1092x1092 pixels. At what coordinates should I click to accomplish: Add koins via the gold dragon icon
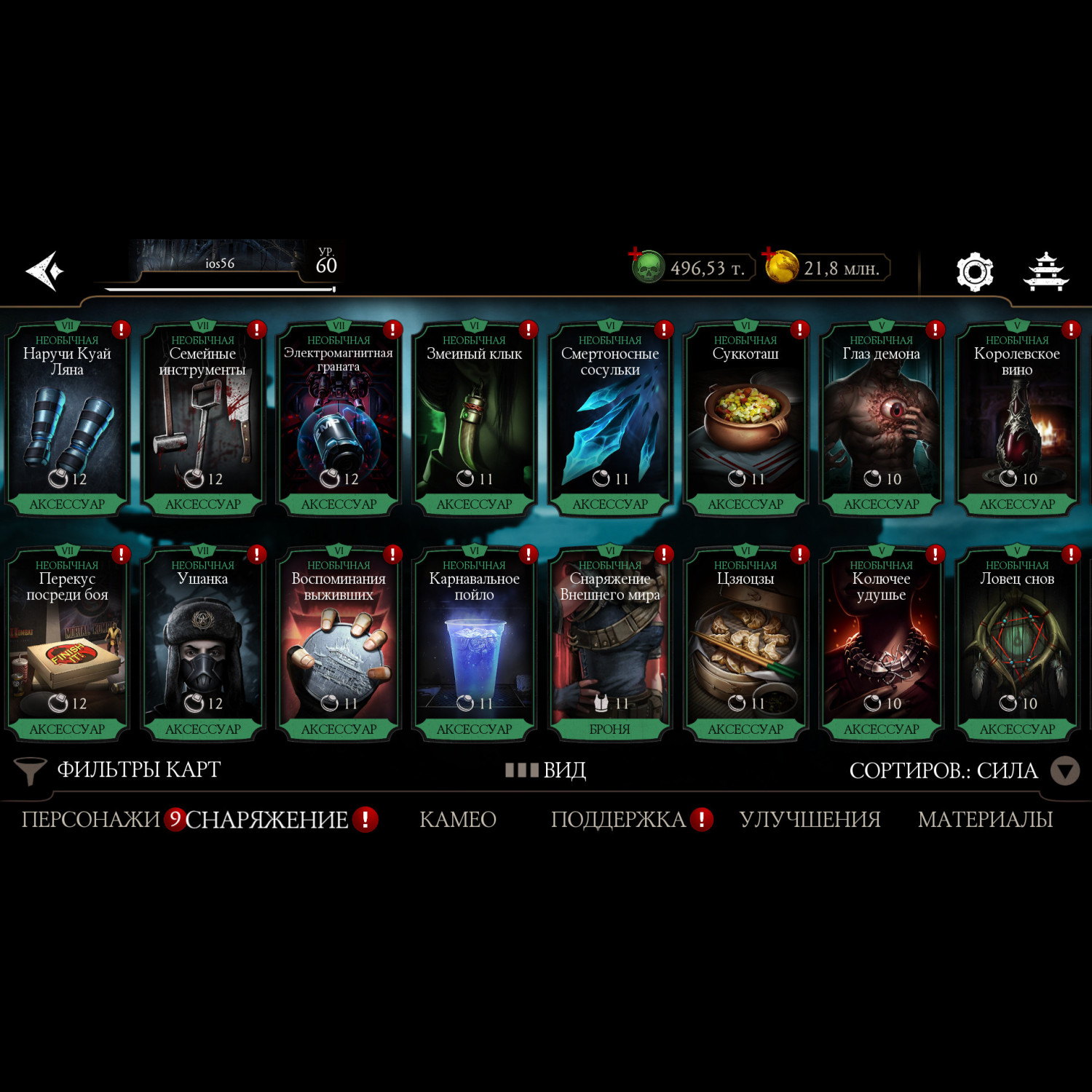coord(781,267)
